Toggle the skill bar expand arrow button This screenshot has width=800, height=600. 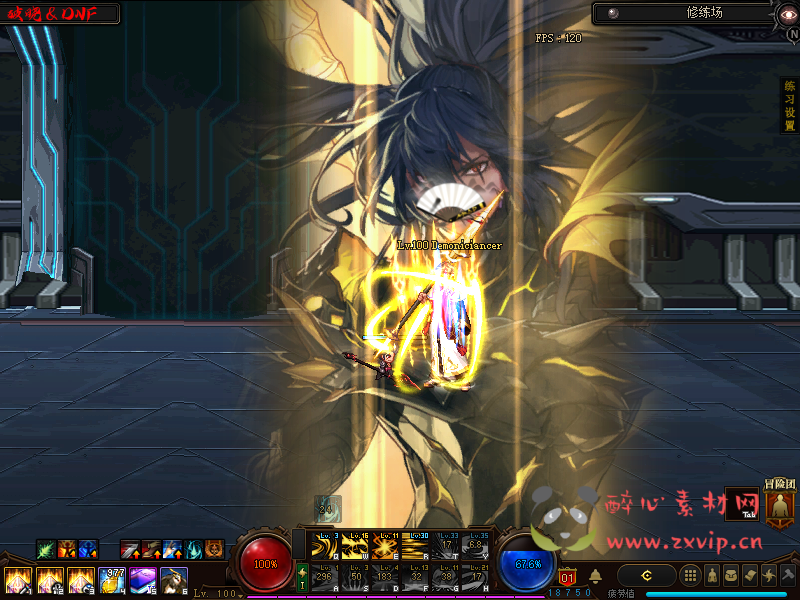coord(303,575)
